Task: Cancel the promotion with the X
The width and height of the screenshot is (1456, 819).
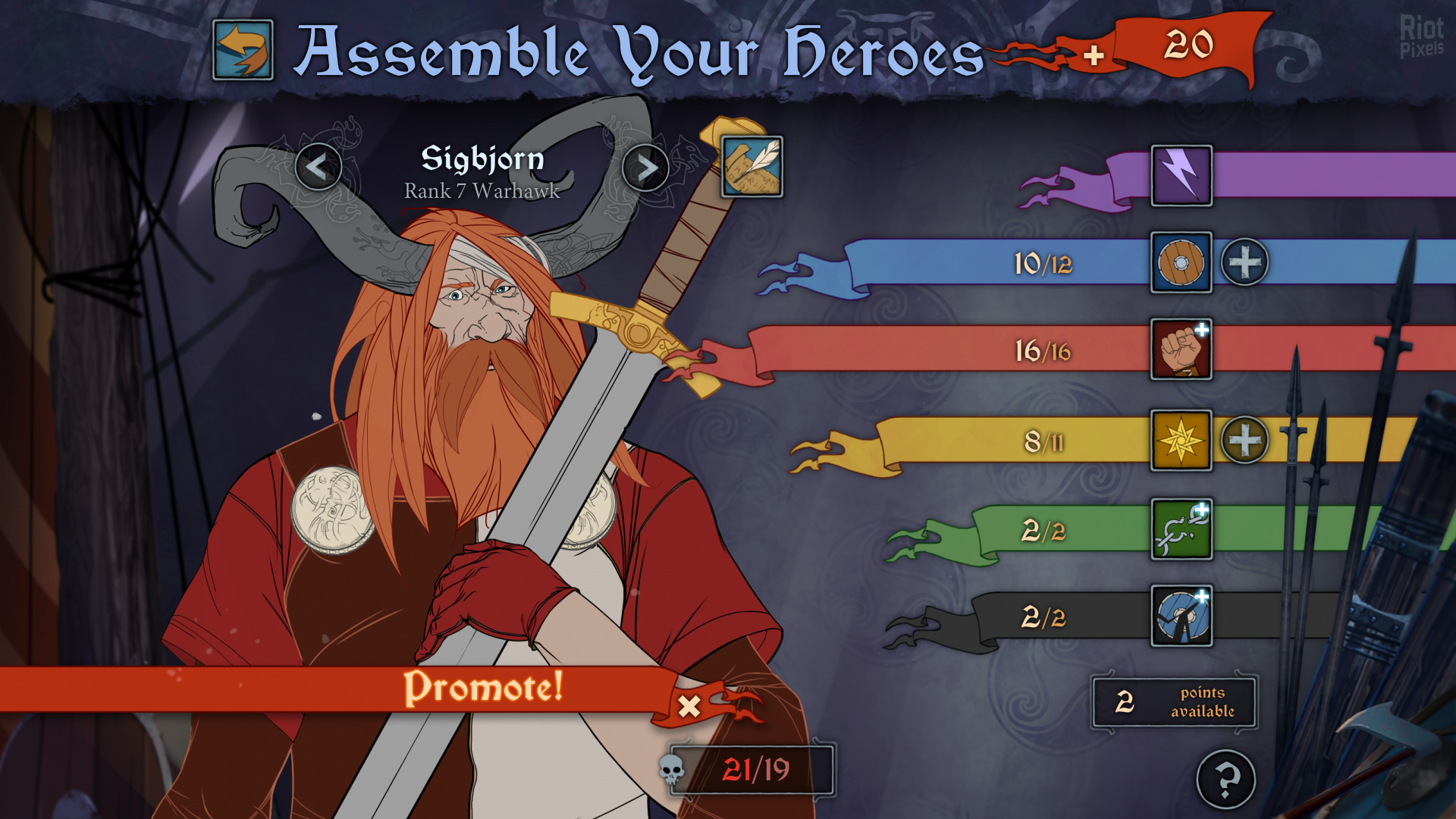Action: tap(689, 706)
